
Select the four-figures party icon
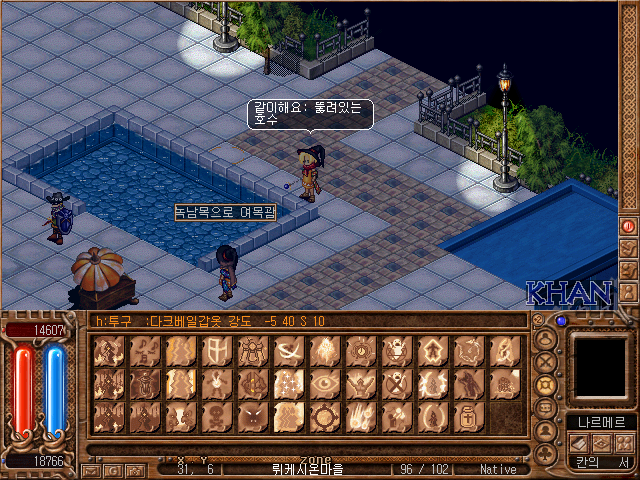(624, 442)
